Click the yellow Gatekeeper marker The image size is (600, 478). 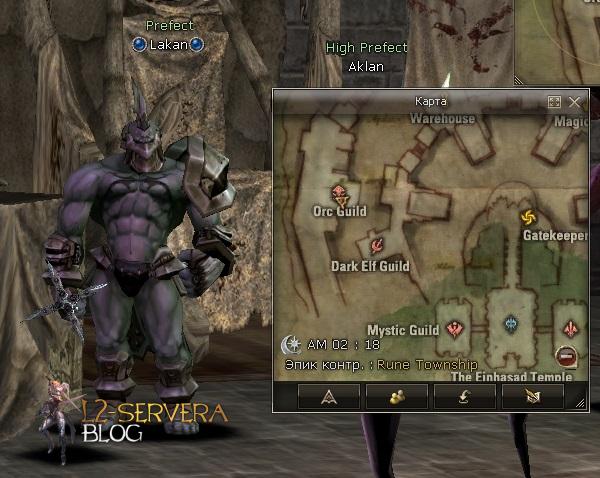point(529,217)
